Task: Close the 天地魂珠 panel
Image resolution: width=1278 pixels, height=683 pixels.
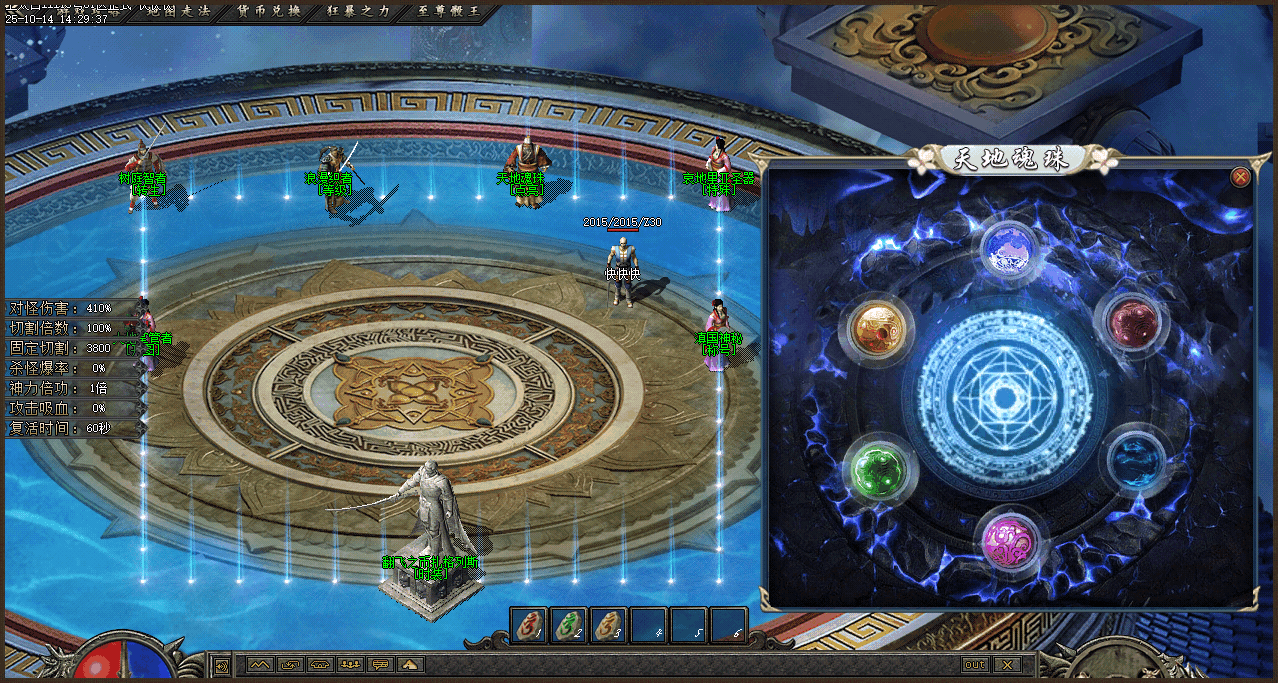Action: click(1240, 177)
